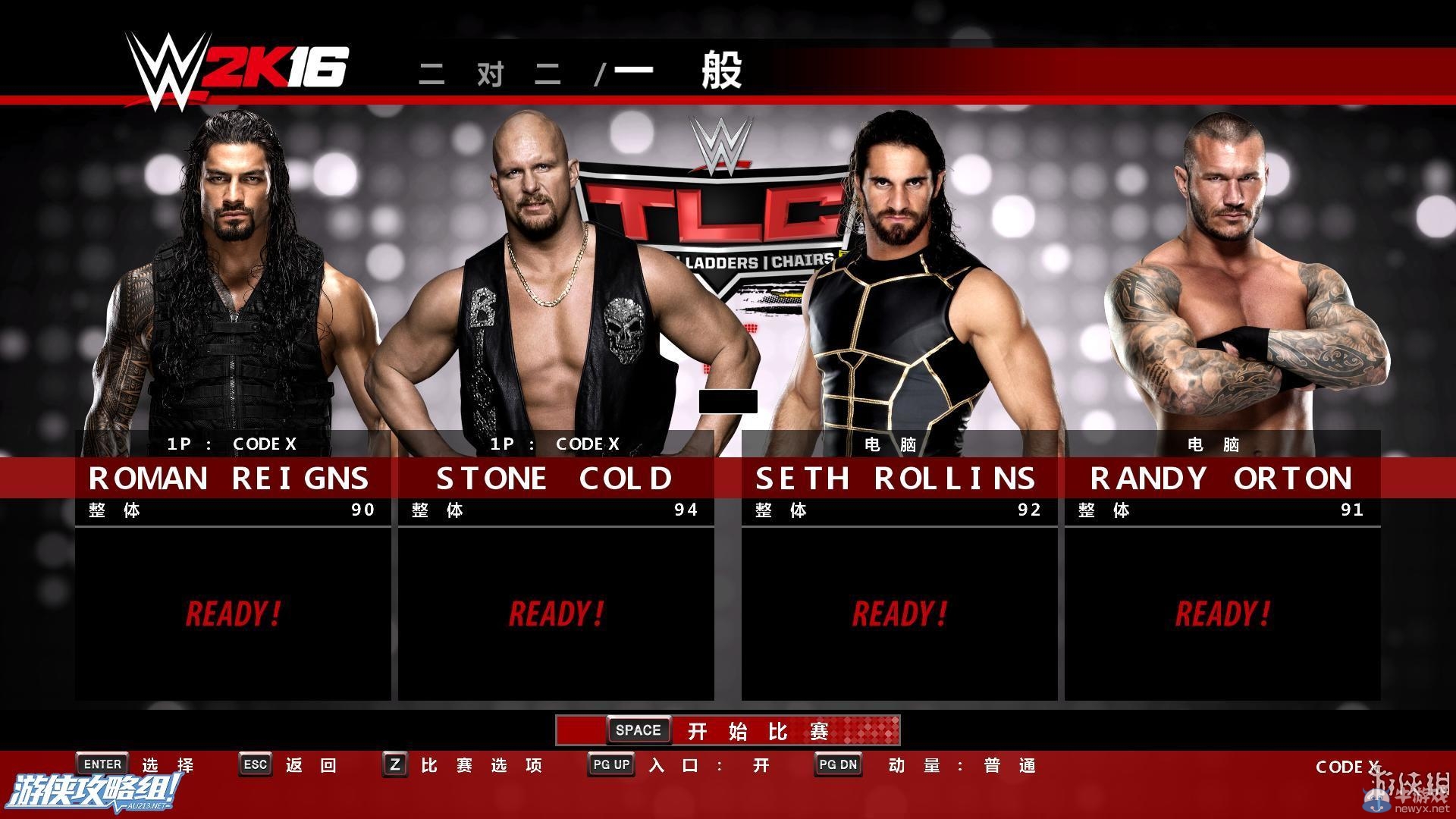Toggle 入口 setting via PG UP prompt
Image resolution: width=1456 pixels, height=819 pixels.
(x=610, y=764)
